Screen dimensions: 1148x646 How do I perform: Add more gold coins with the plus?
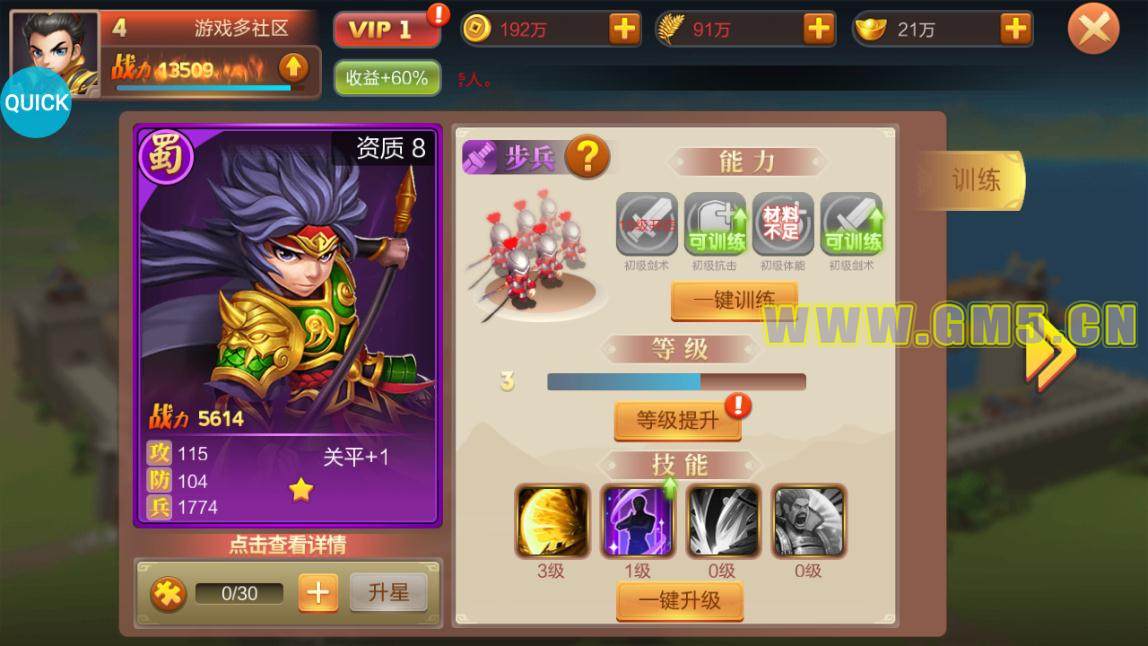624,29
